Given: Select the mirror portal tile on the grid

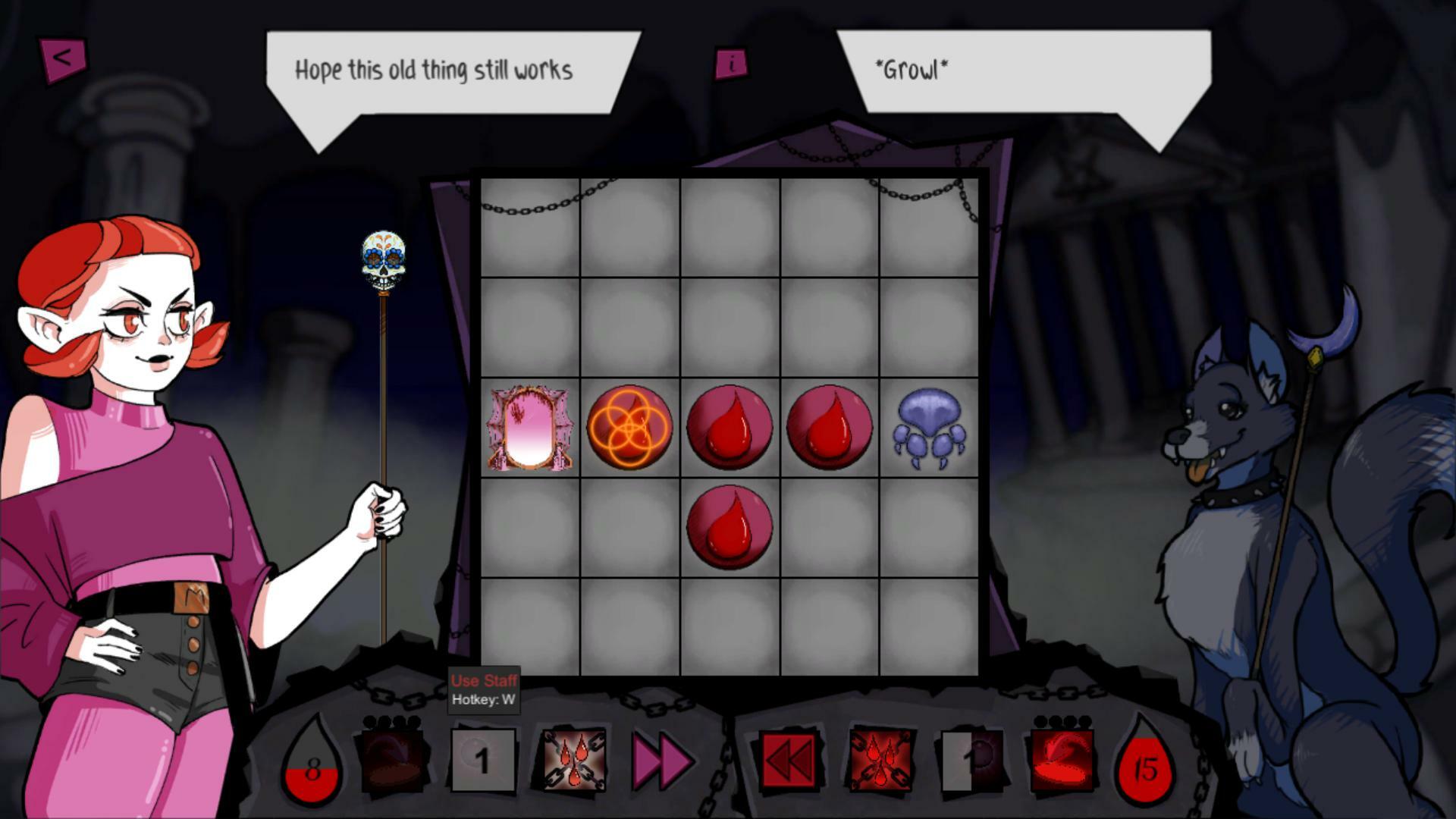Looking at the screenshot, I should click(x=529, y=426).
